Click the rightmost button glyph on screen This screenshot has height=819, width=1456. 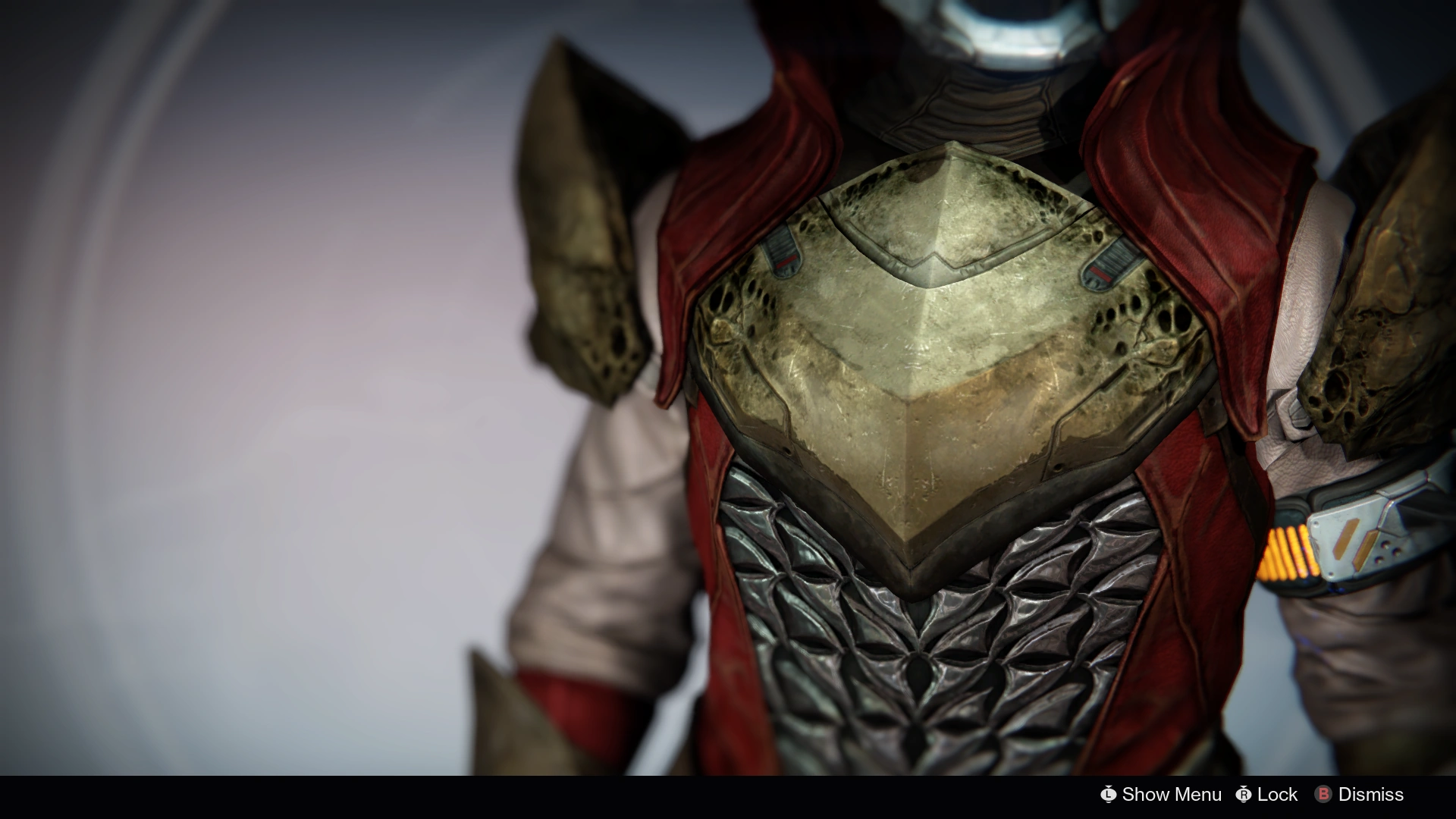pyautogui.click(x=1324, y=794)
